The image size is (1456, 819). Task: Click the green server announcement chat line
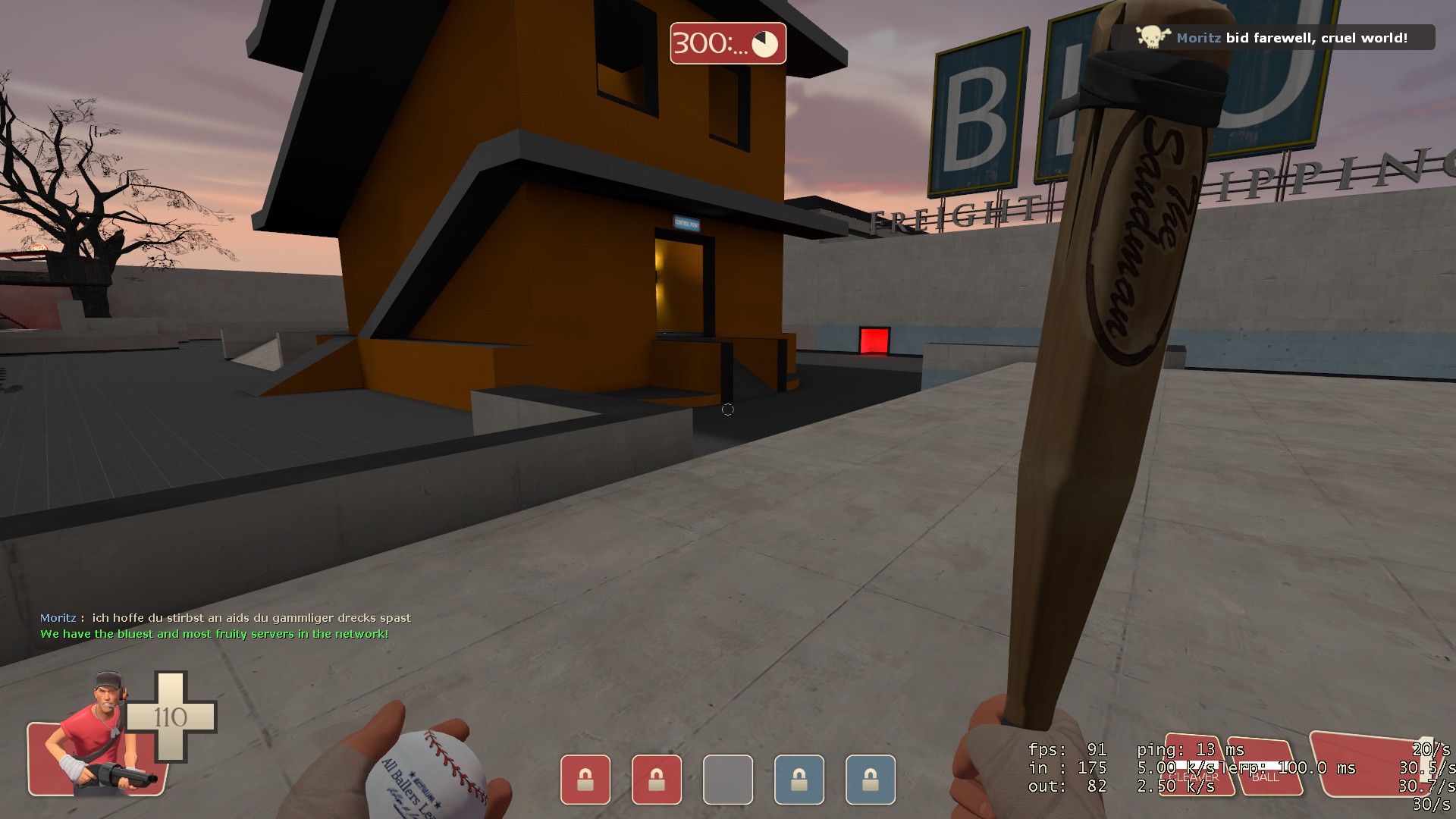coord(215,634)
